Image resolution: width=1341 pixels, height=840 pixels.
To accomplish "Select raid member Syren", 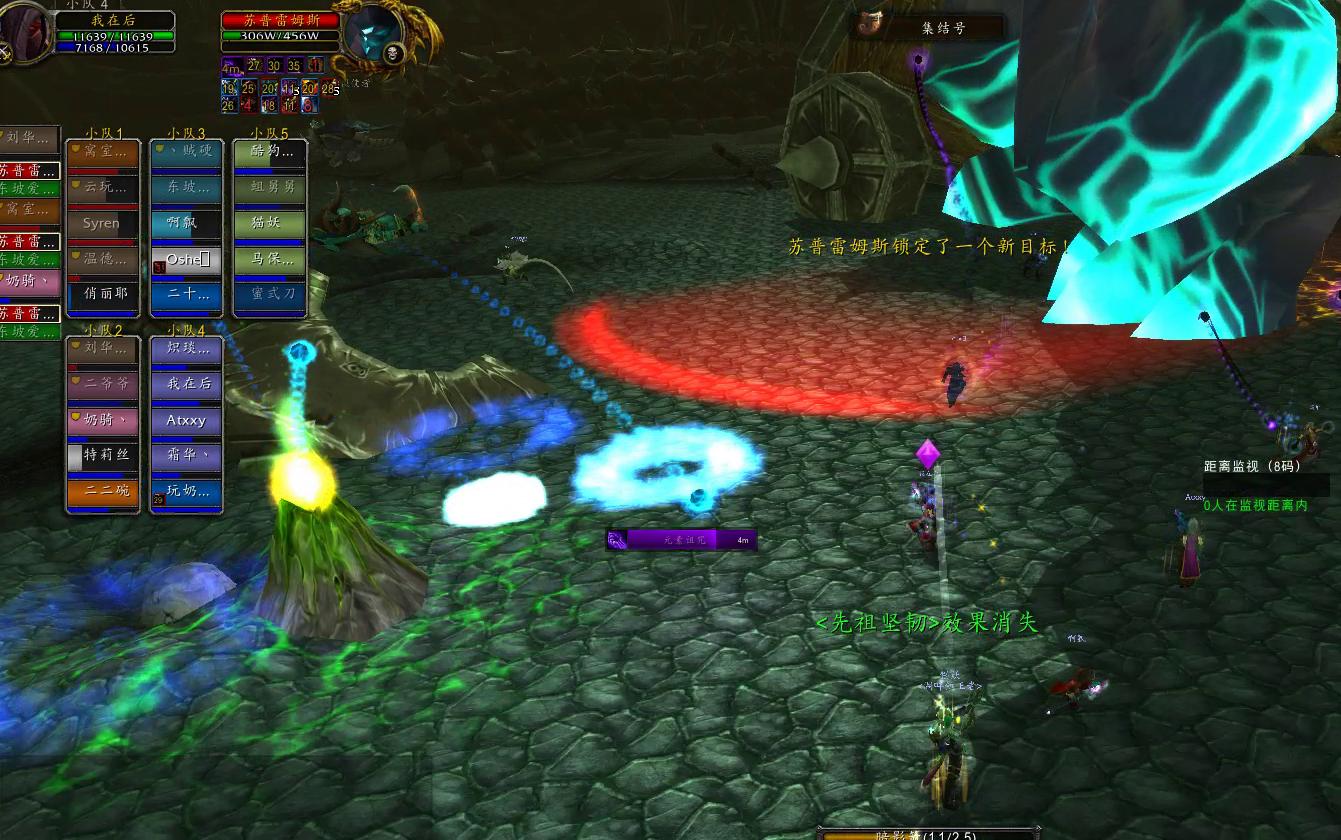I will click(102, 223).
